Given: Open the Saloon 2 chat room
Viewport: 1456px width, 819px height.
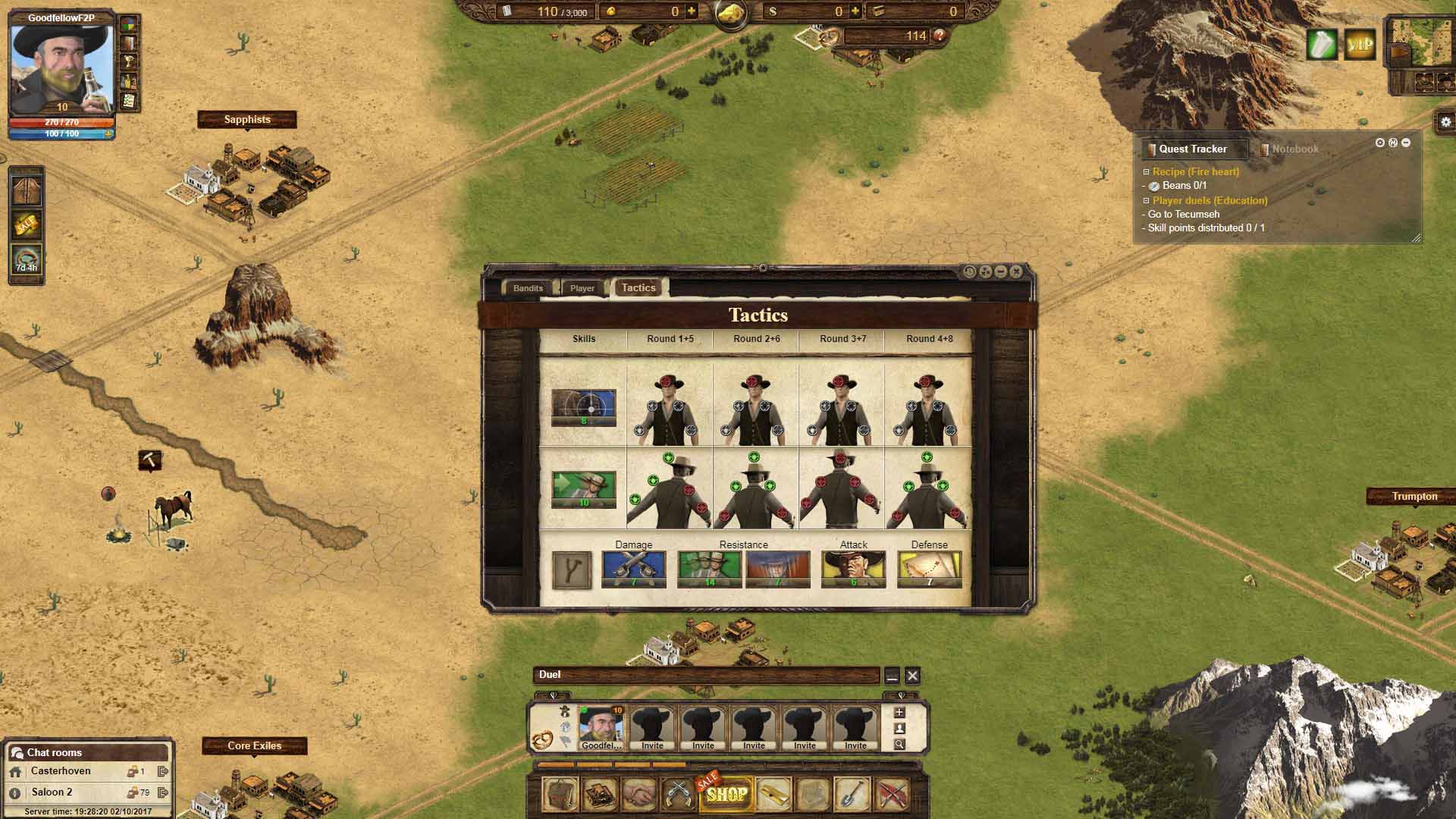Looking at the screenshot, I should click(52, 792).
